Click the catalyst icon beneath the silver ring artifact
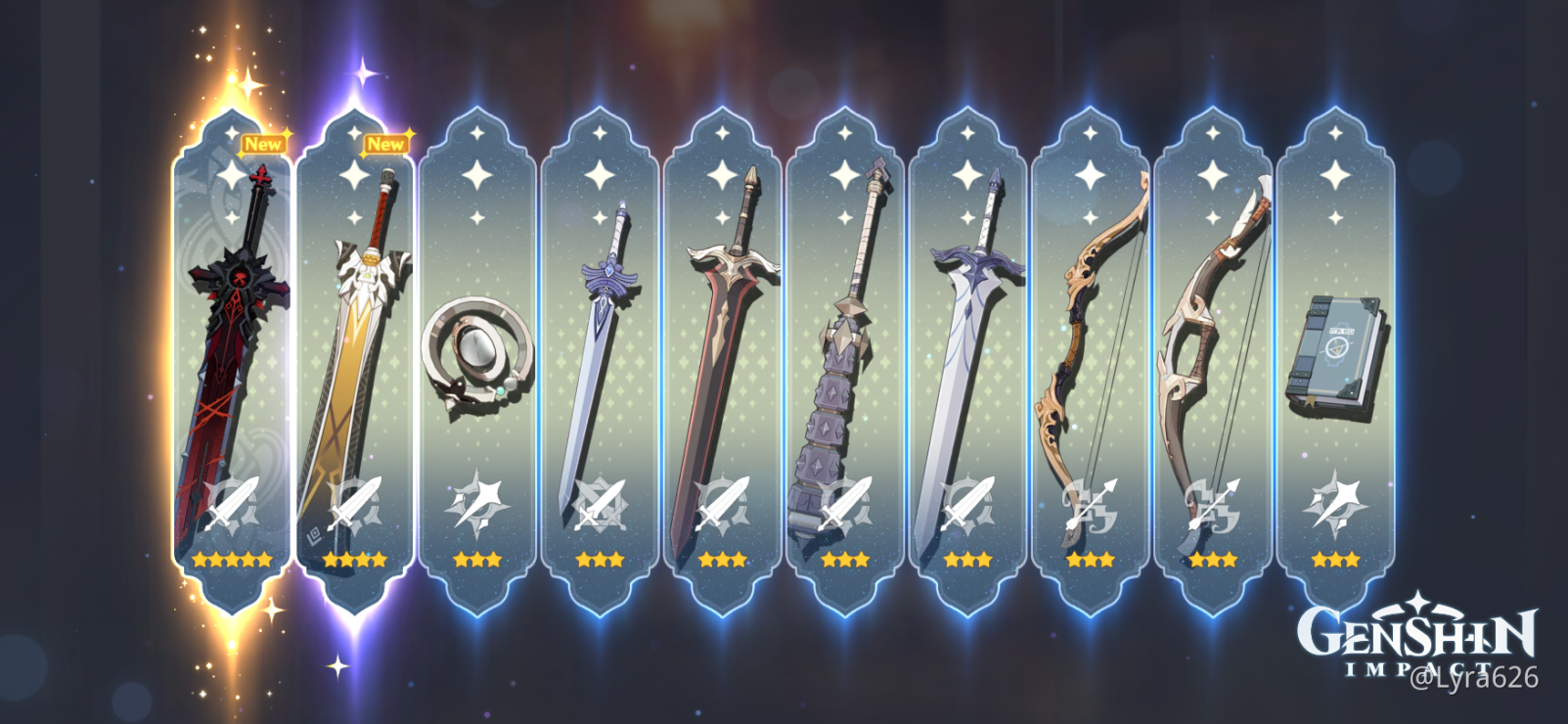Viewport: 1568px width, 724px height. (x=476, y=501)
